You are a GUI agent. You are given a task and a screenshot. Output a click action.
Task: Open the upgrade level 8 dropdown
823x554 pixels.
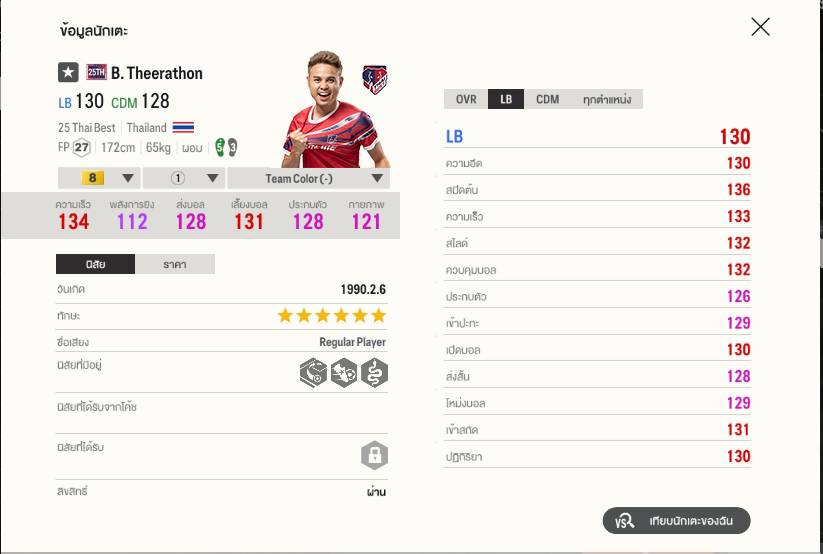pyautogui.click(x=97, y=179)
